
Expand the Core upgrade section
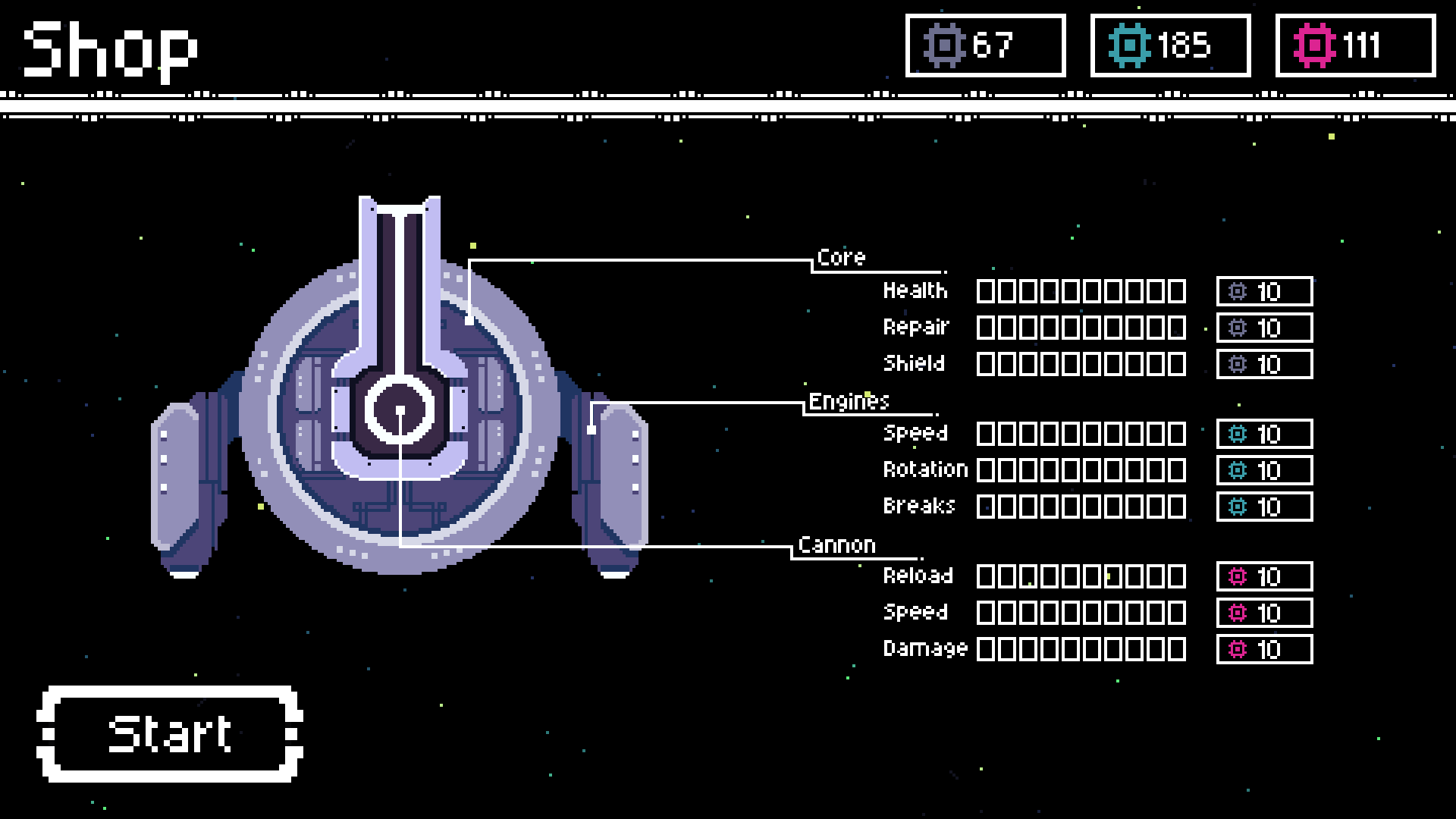(842, 257)
